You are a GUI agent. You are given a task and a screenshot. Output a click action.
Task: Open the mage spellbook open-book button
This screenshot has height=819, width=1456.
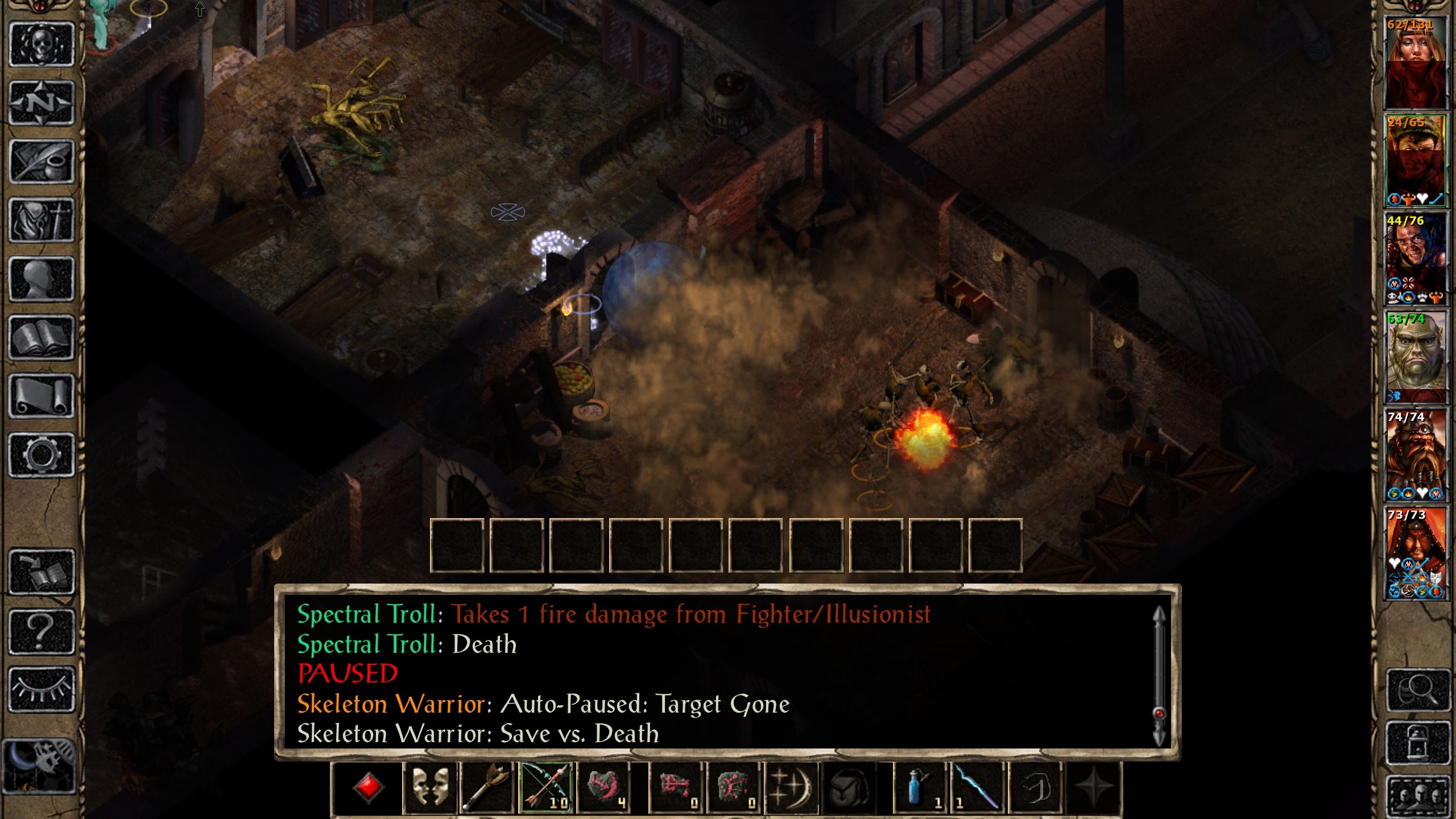click(42, 337)
